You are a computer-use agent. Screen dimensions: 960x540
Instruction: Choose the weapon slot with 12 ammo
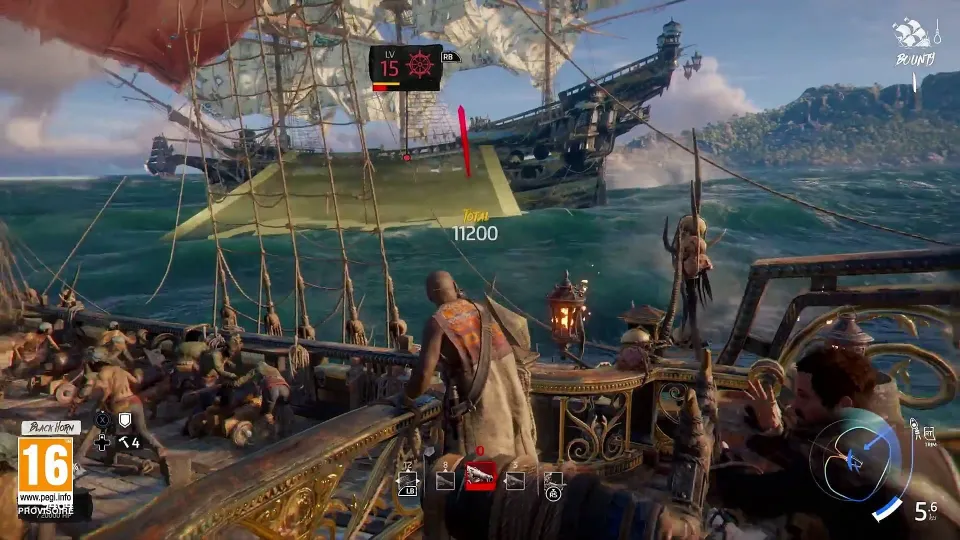point(410,481)
